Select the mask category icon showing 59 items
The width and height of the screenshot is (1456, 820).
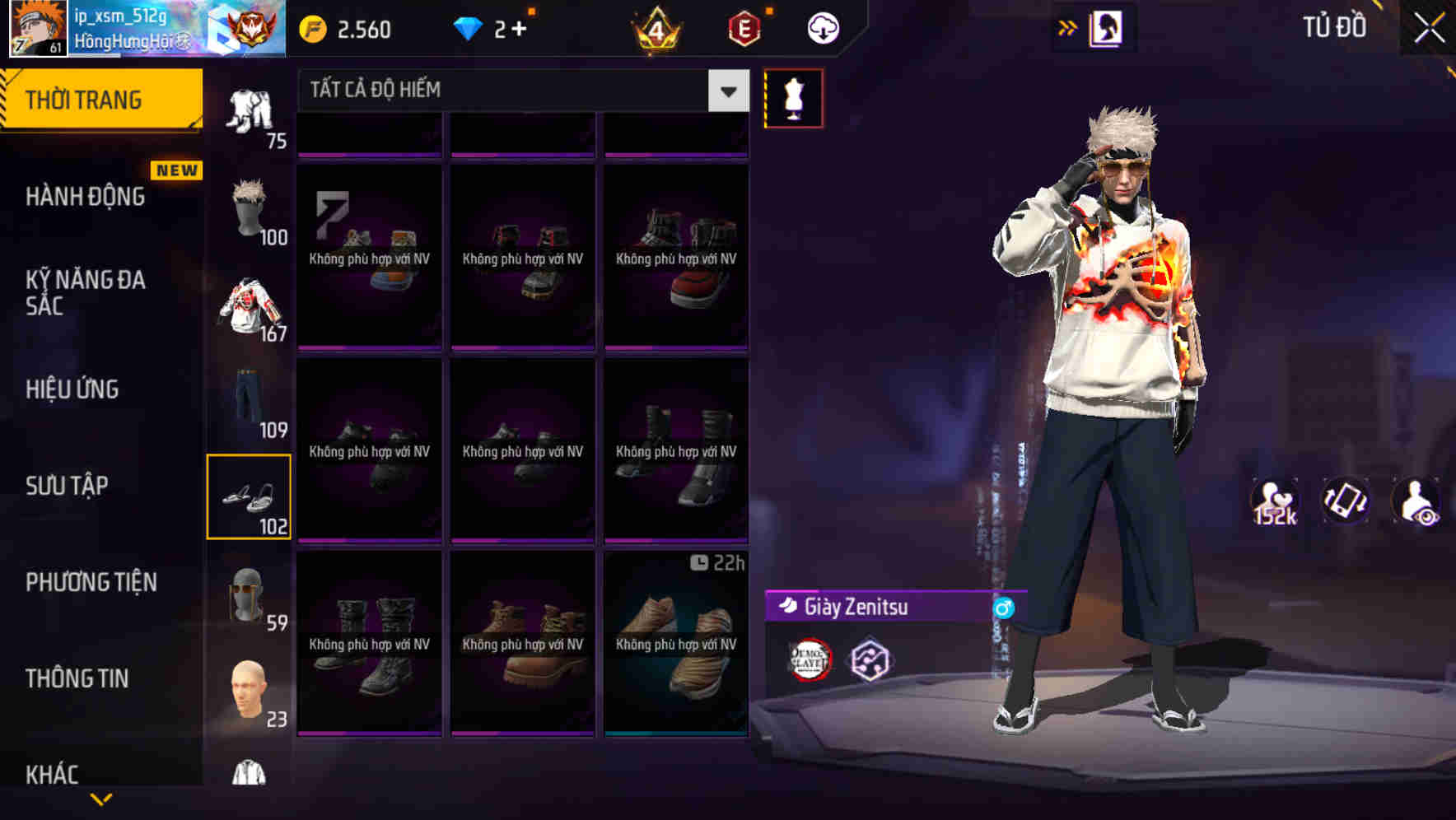(x=250, y=593)
